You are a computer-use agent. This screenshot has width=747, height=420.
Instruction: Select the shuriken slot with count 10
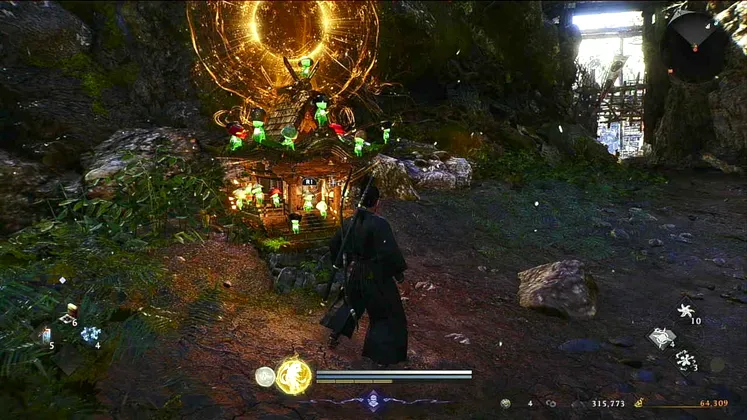[x=686, y=311]
